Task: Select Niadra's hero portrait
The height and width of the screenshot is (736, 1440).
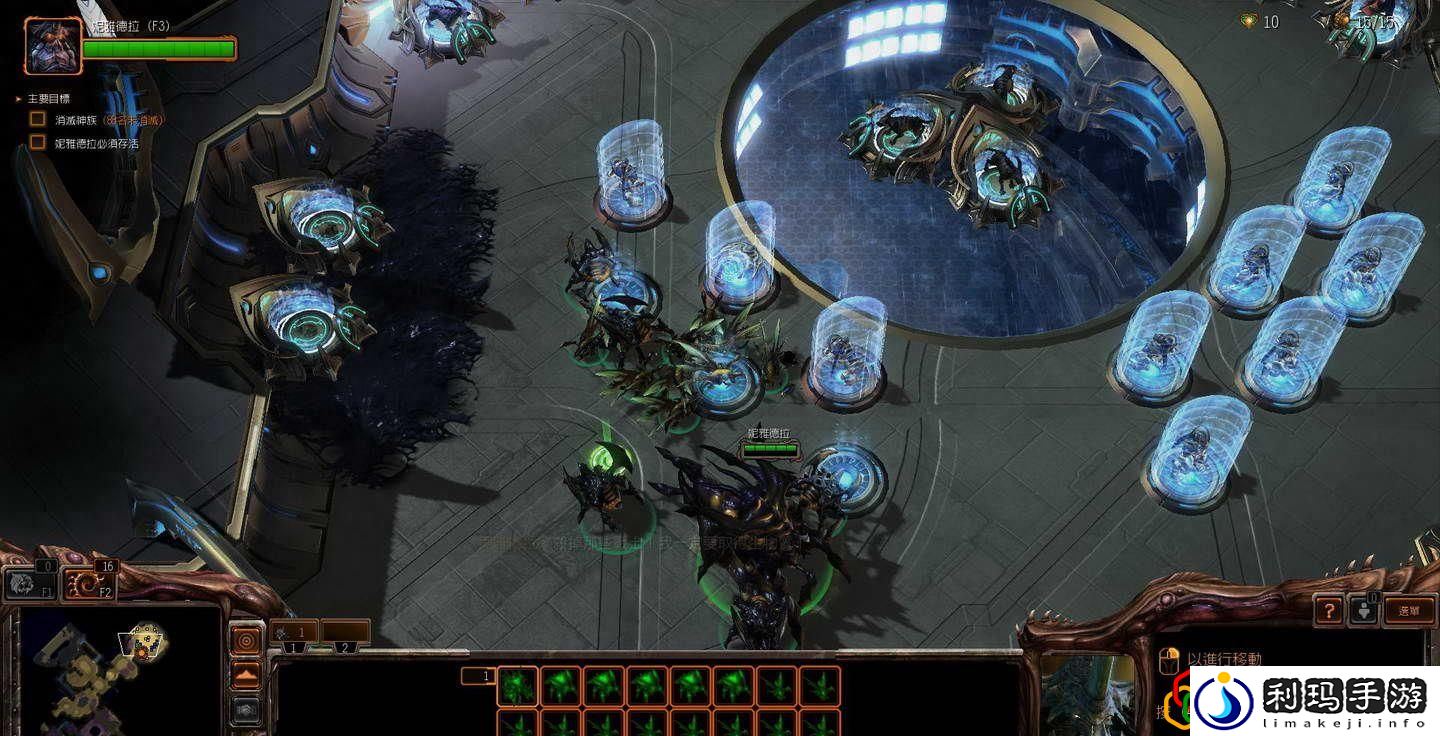Action: pos(53,46)
